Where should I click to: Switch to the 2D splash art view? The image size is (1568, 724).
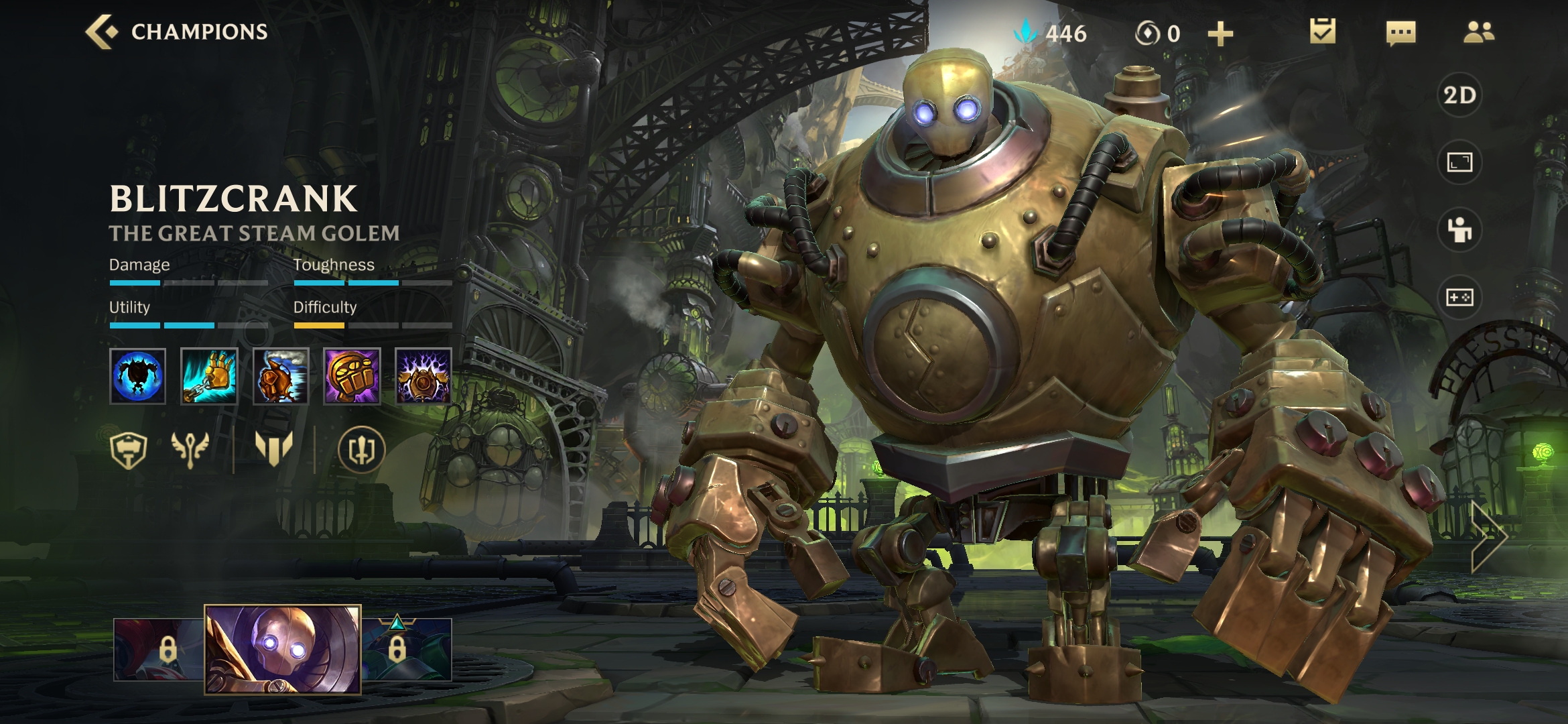1459,95
